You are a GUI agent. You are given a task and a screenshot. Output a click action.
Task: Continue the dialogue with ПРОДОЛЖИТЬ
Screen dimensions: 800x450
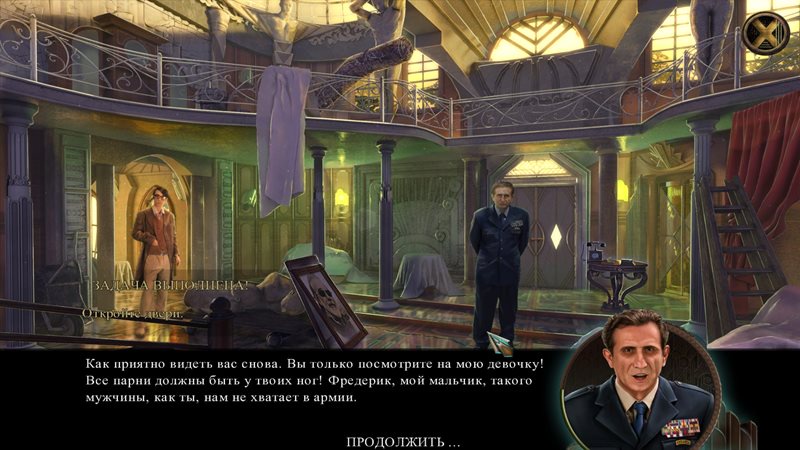click(403, 441)
